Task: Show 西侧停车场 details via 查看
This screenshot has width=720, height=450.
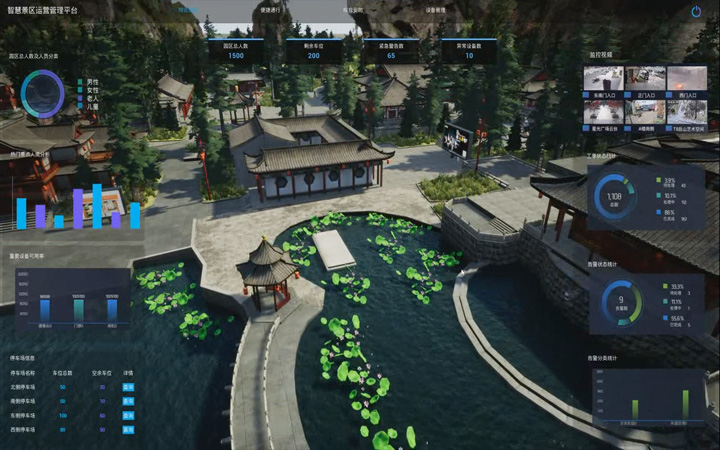Action: click(x=128, y=428)
